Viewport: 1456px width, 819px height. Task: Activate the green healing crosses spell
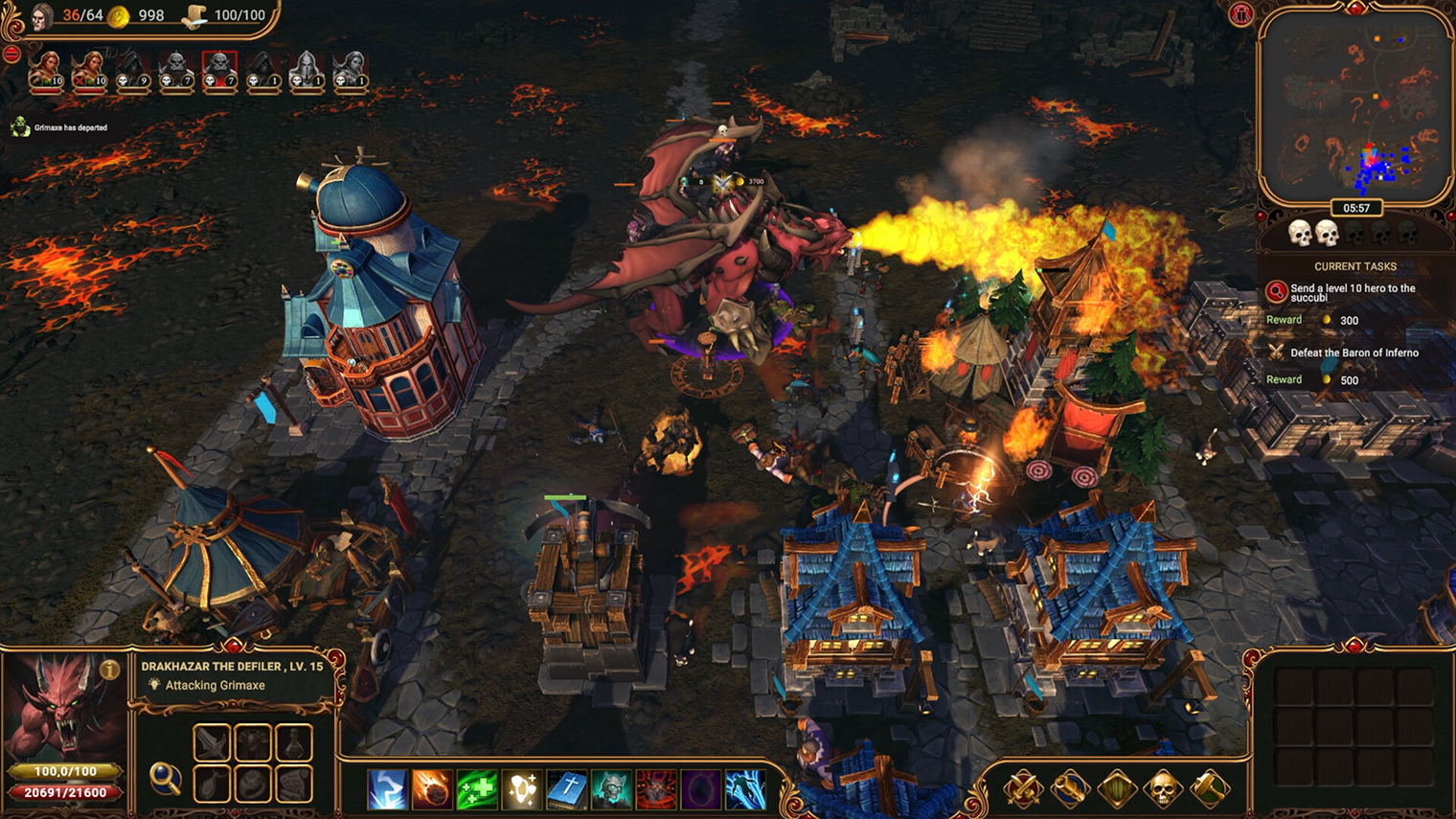tap(477, 790)
